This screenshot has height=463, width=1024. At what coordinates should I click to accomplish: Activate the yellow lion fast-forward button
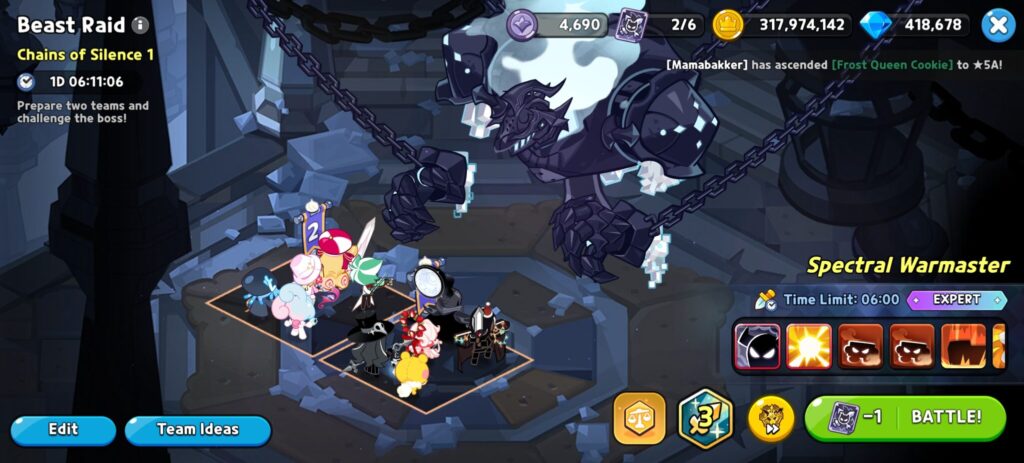(771, 418)
